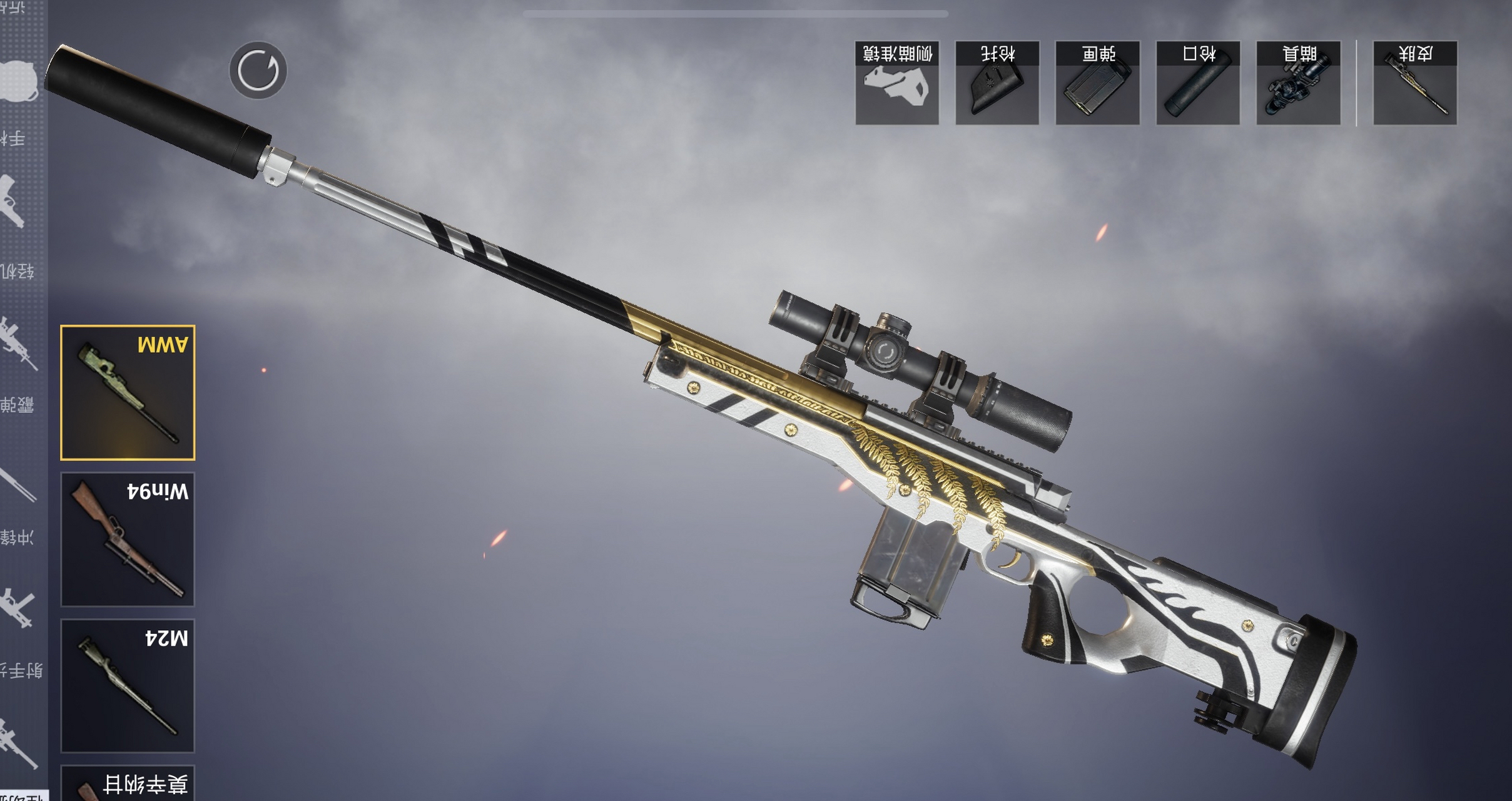Select the magazine (弹匣) attachment slot
Viewport: 1512px width, 801px height.
[x=1097, y=83]
